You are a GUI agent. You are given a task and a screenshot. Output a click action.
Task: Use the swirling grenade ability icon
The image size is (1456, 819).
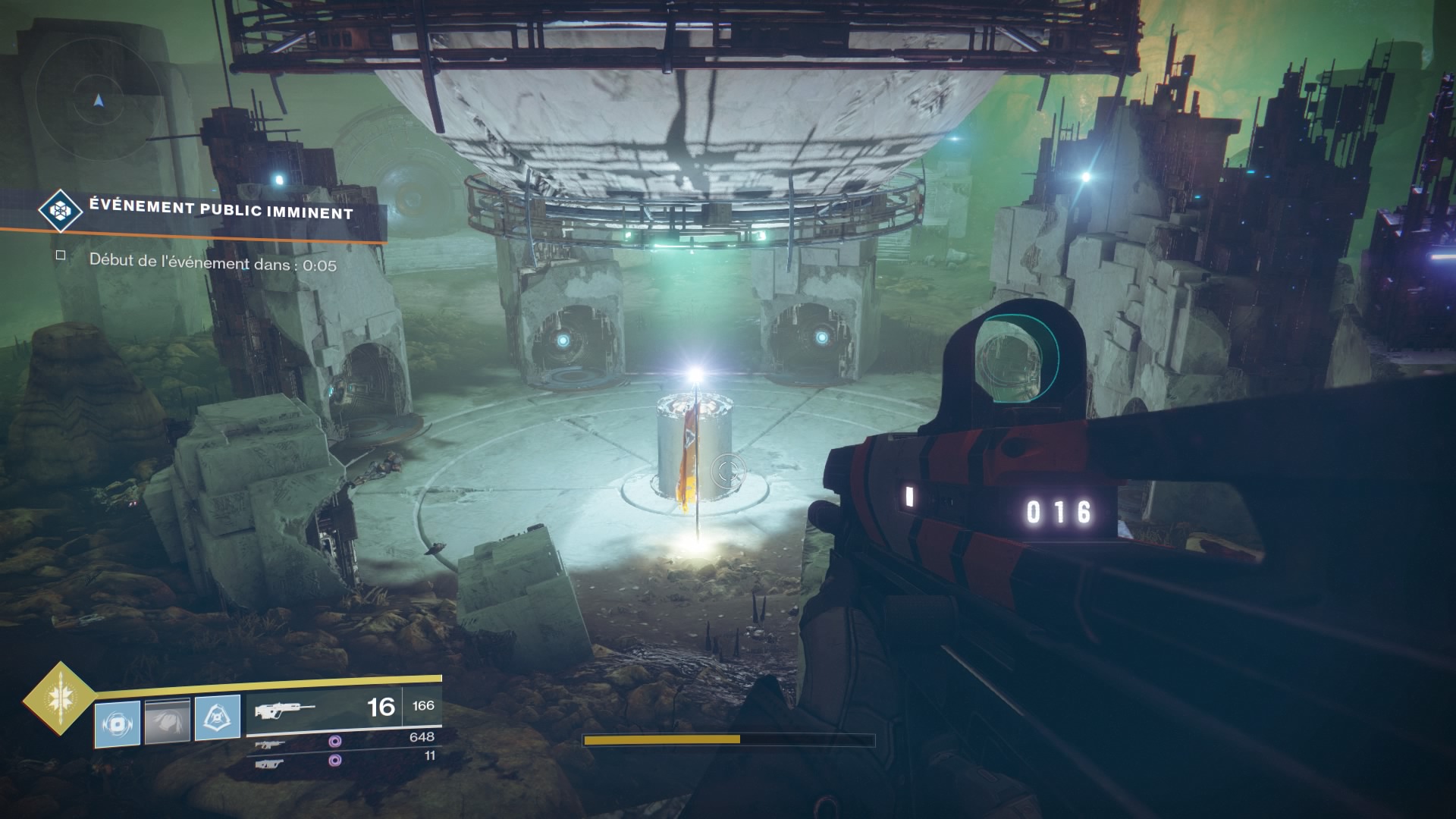(118, 723)
